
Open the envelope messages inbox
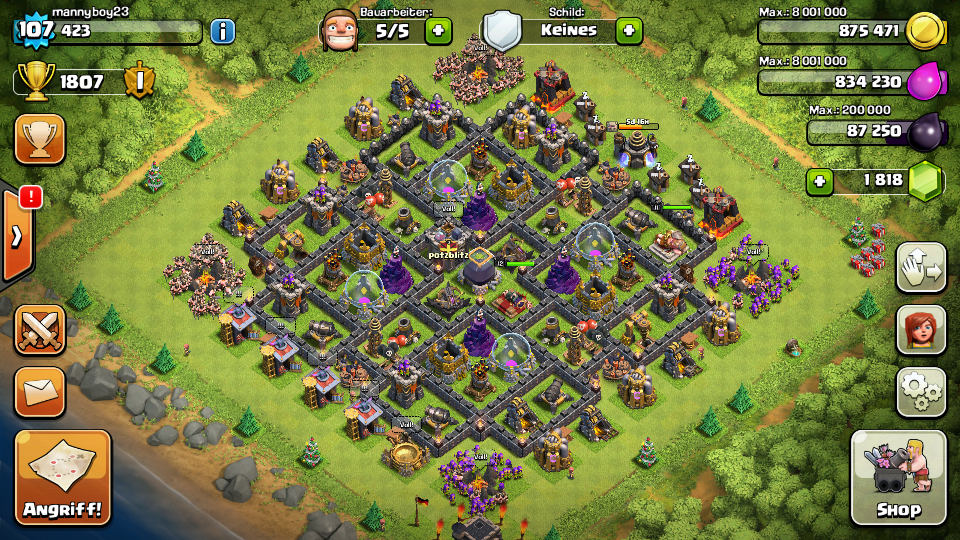[x=40, y=392]
